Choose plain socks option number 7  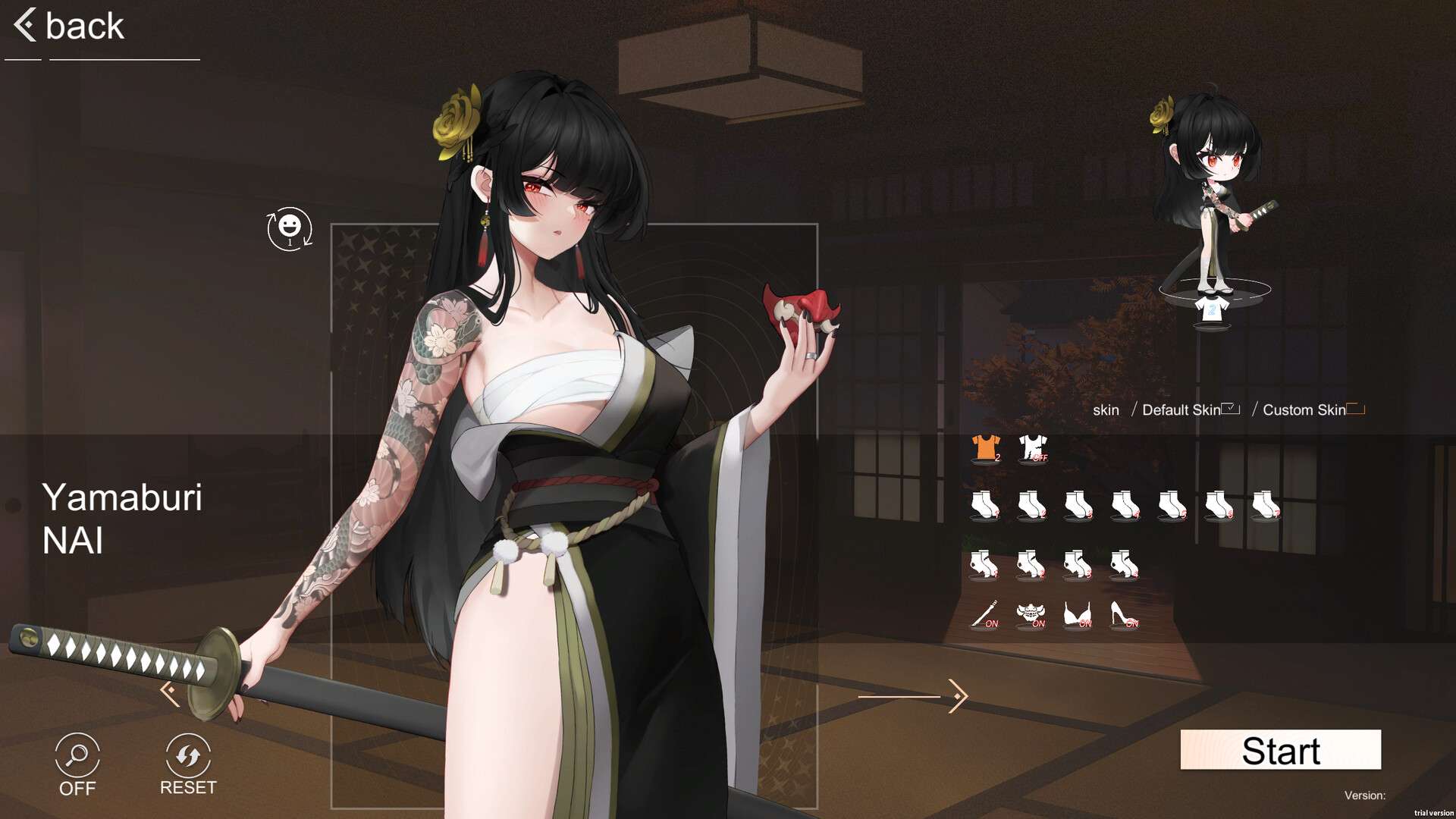tap(1266, 504)
